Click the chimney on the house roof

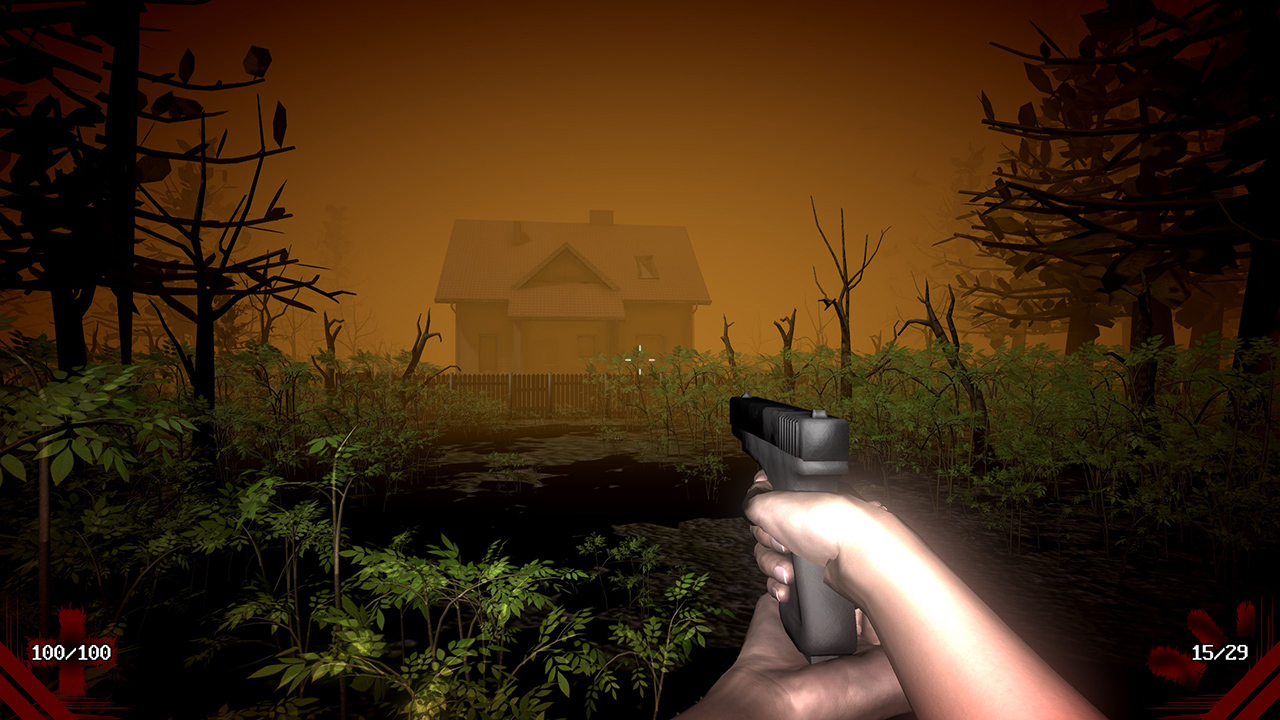pyautogui.click(x=602, y=217)
